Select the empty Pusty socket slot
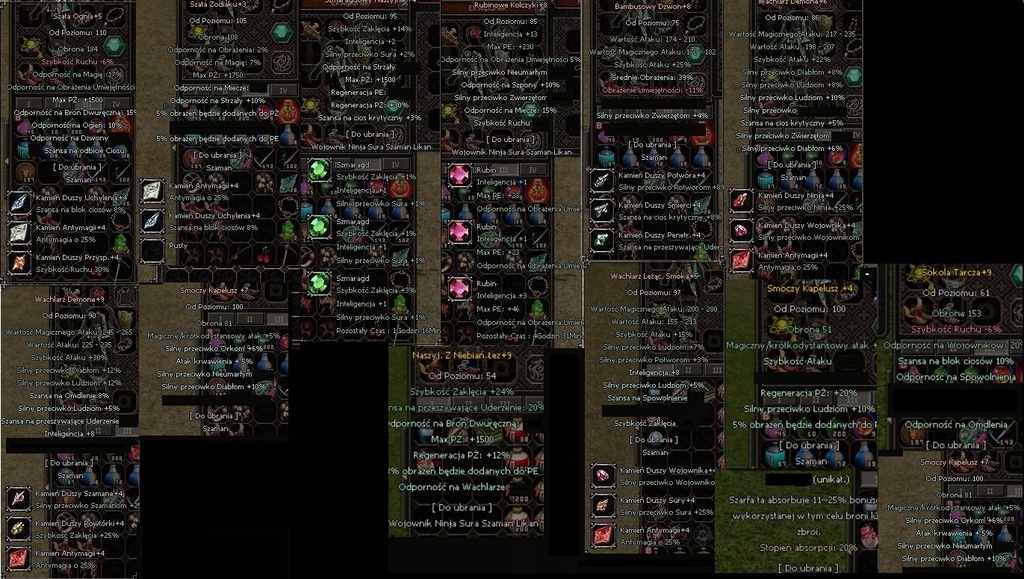Viewport: 1024px width, 579px height. point(152,250)
